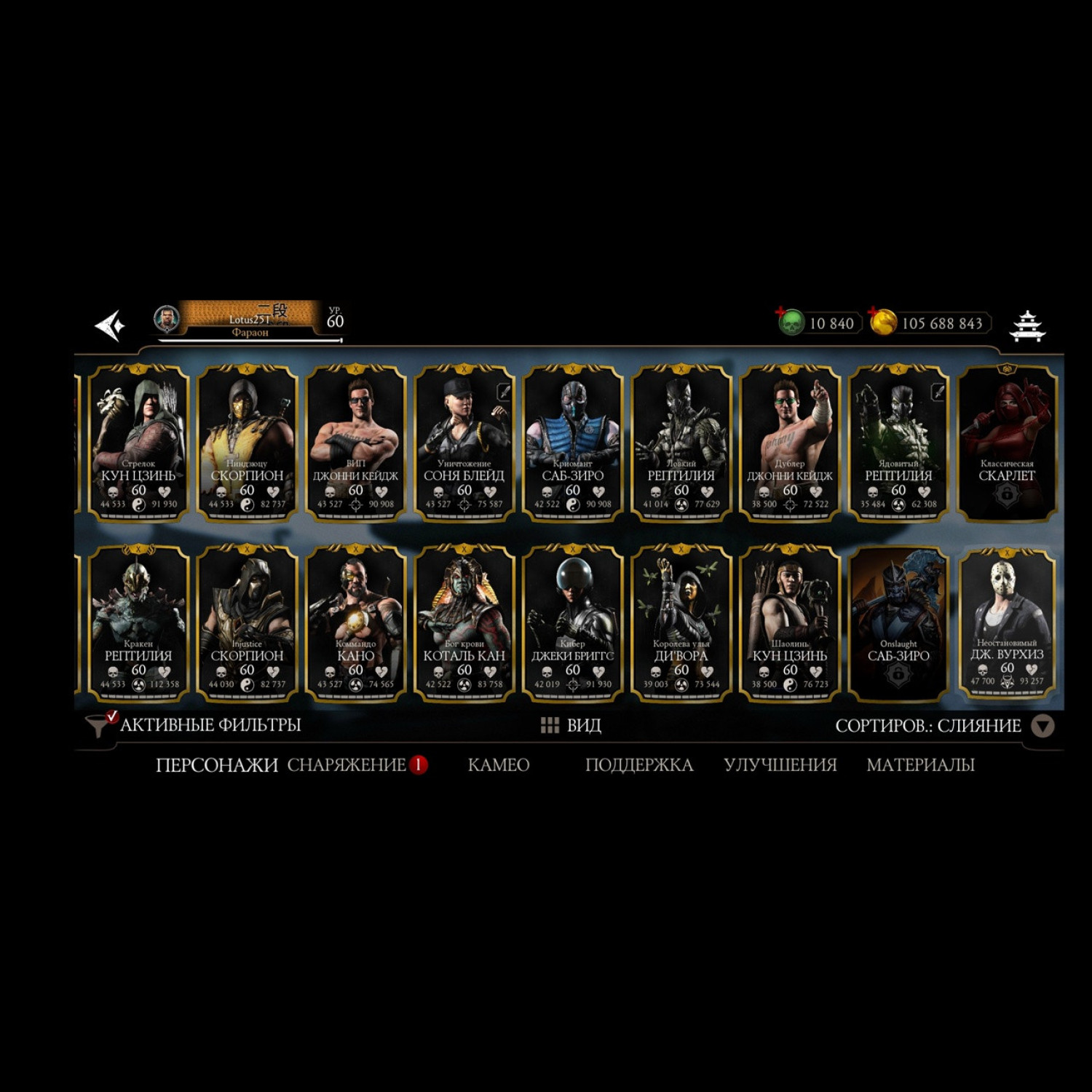Select the Кракен Рептилия card
The image size is (1092, 1092).
click(138, 624)
